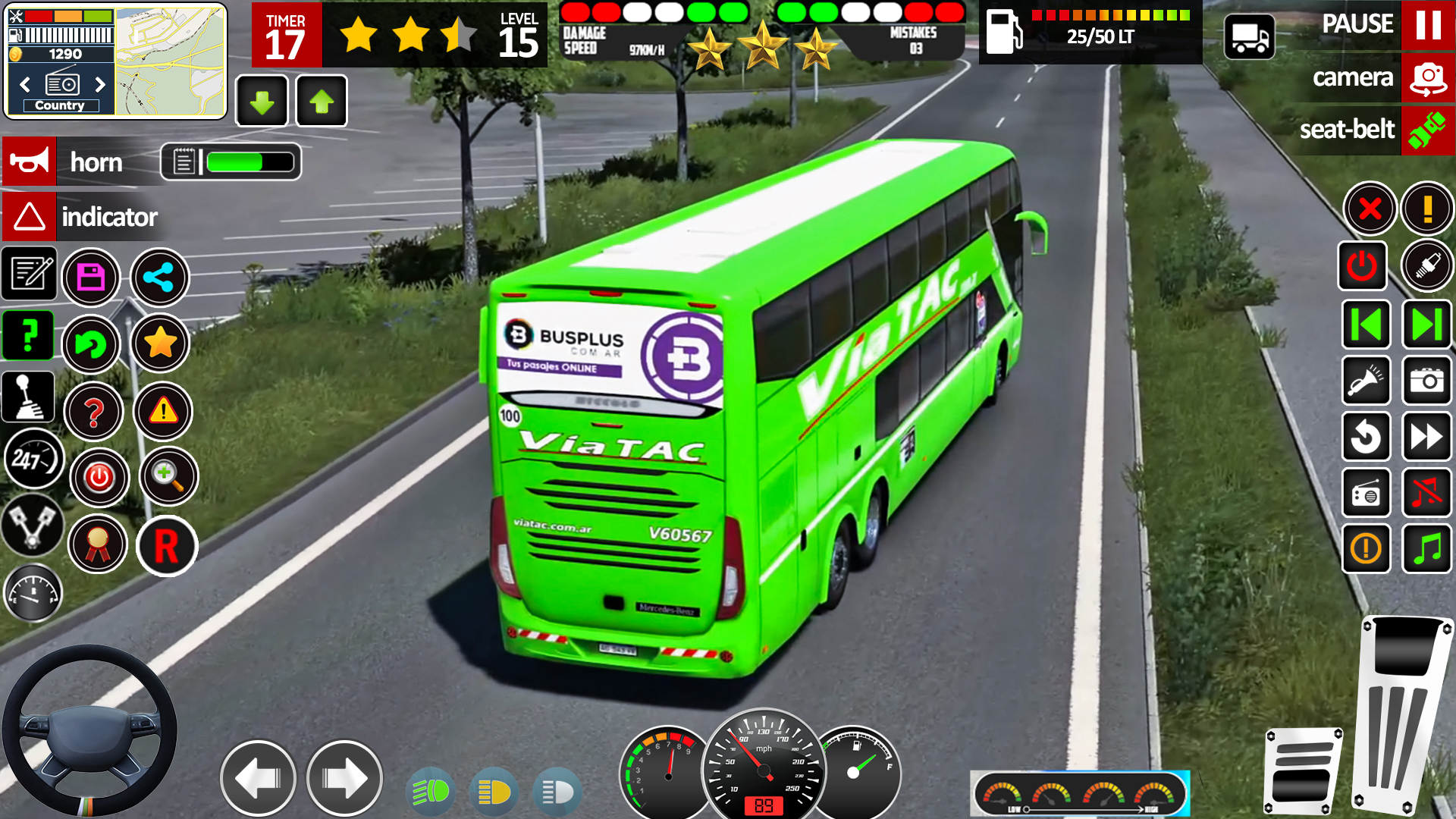1456x819 pixels.
Task: Fasten the seat-belt
Action: pos(1427,130)
